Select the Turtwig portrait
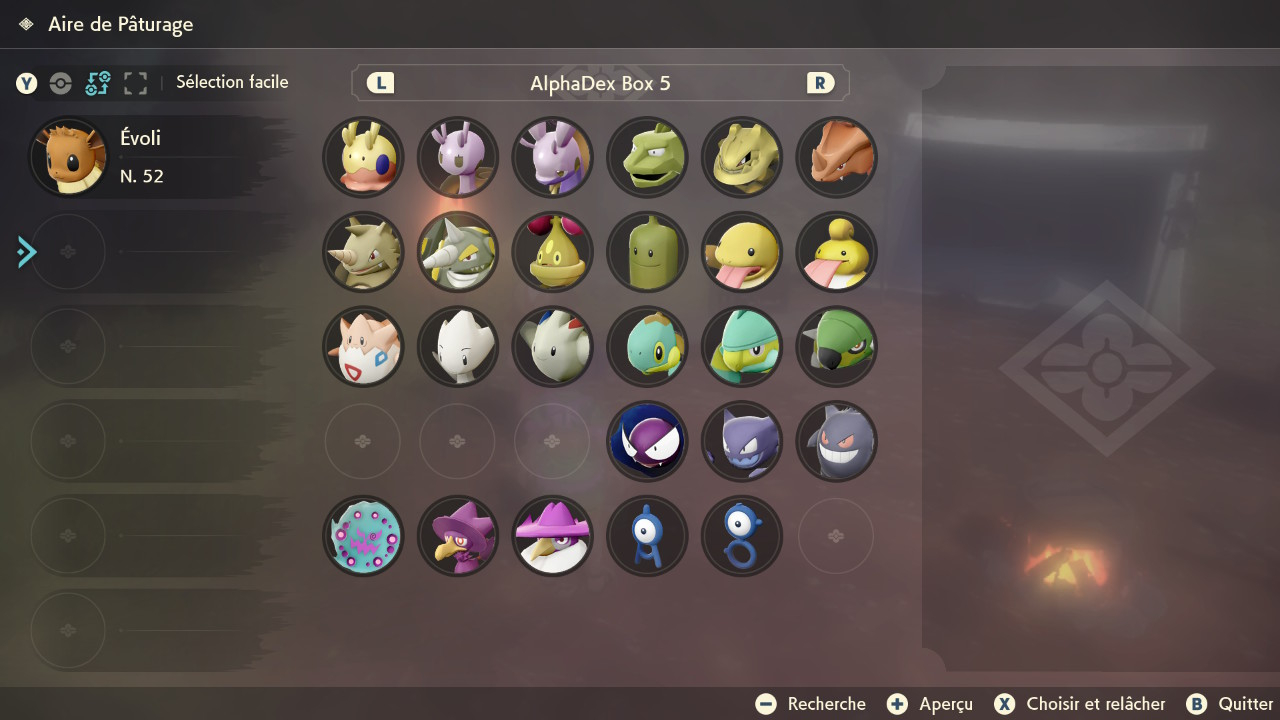 click(647, 346)
